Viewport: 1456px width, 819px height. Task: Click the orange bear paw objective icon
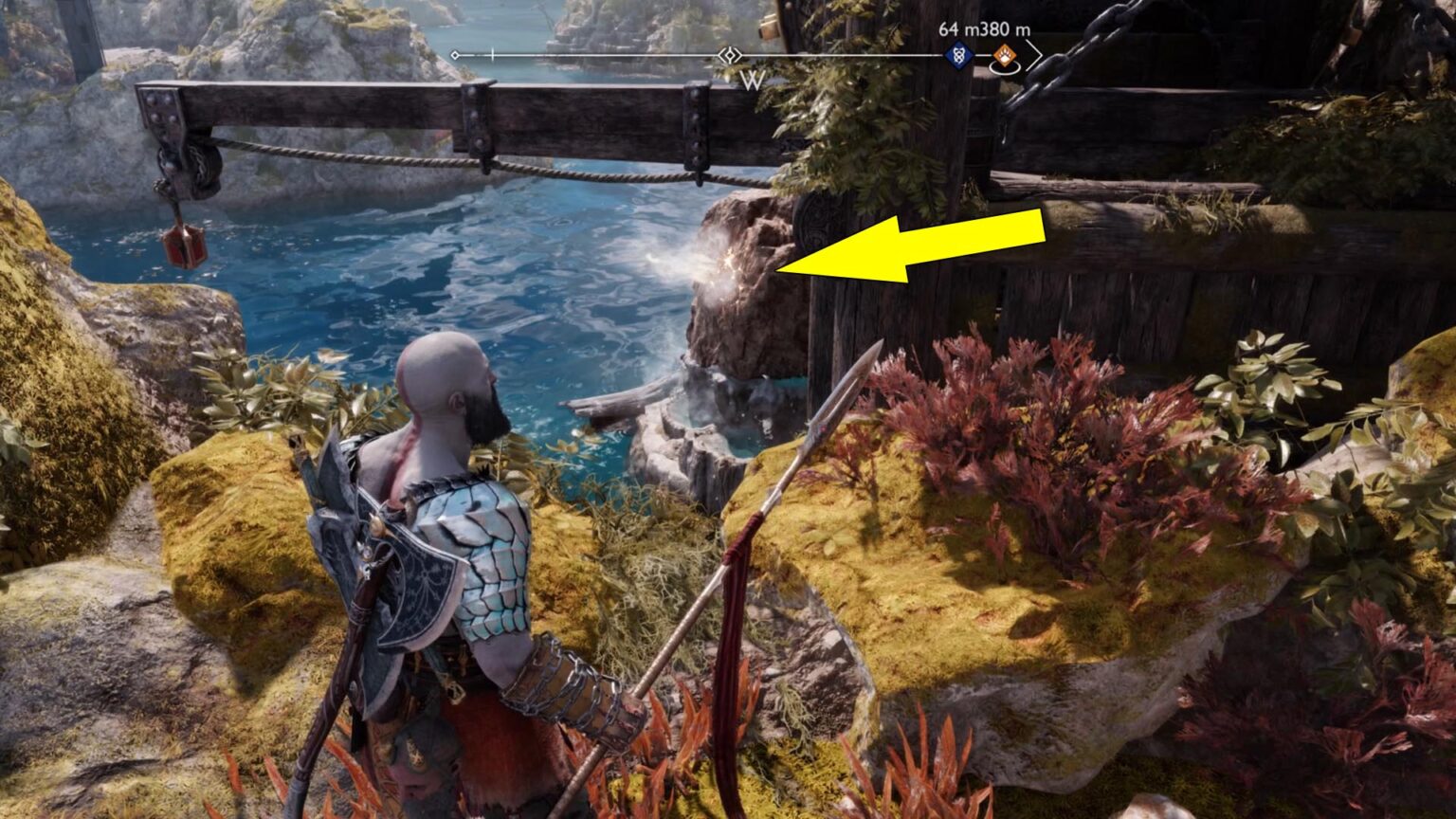coord(1005,55)
